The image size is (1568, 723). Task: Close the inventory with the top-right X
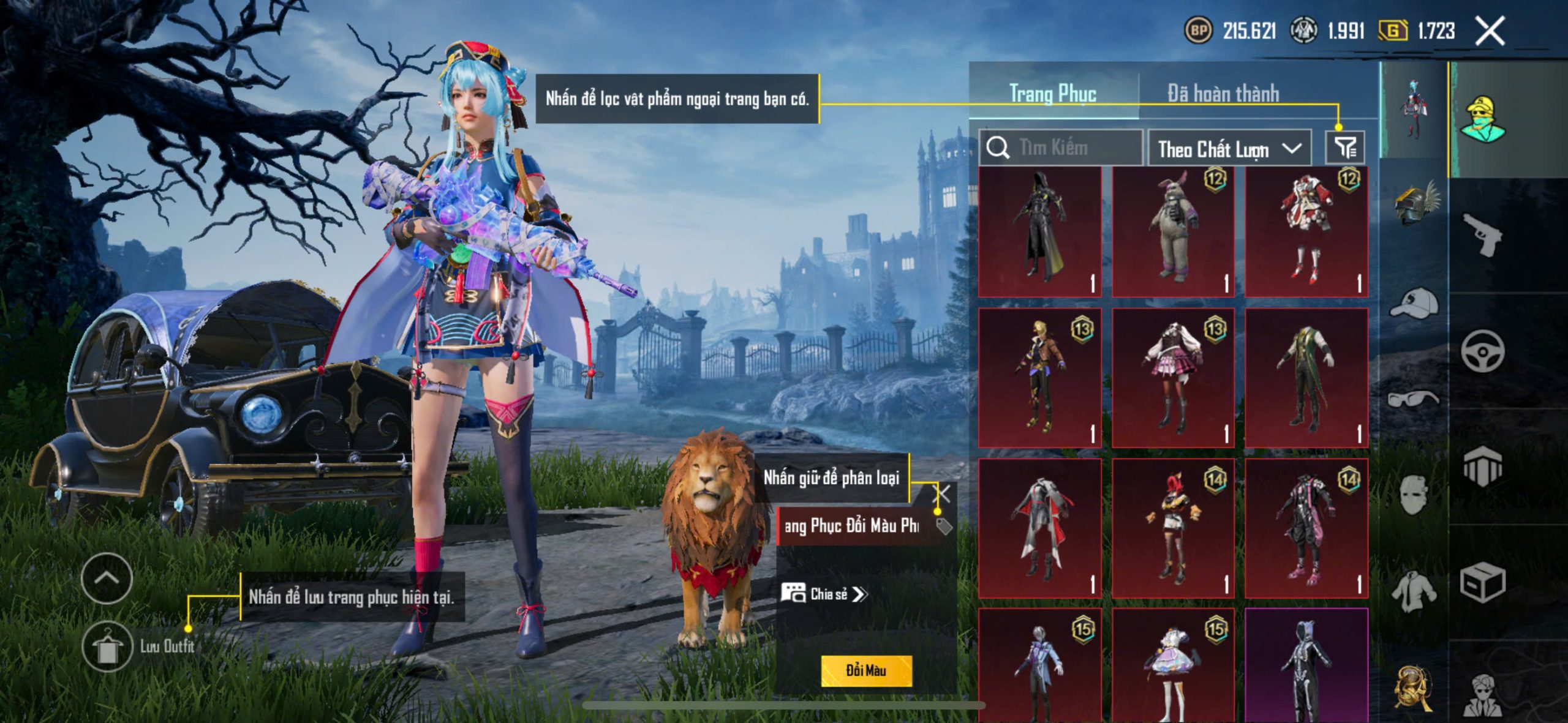tap(1490, 31)
